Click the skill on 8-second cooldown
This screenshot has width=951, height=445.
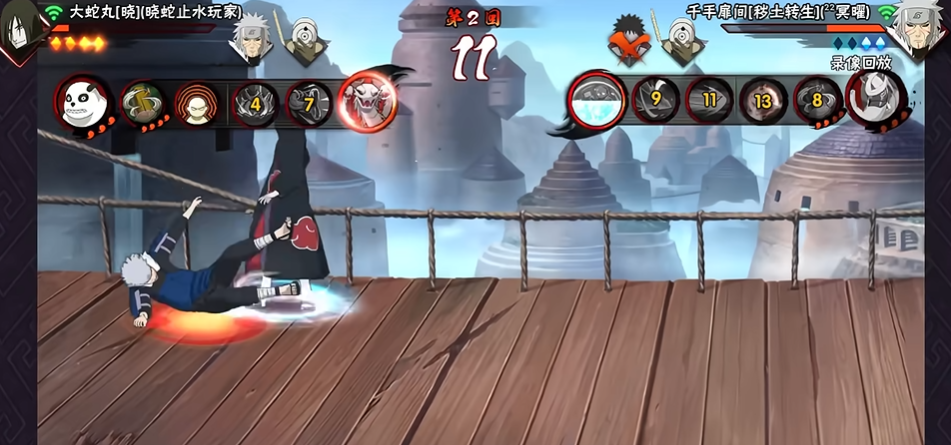click(818, 100)
